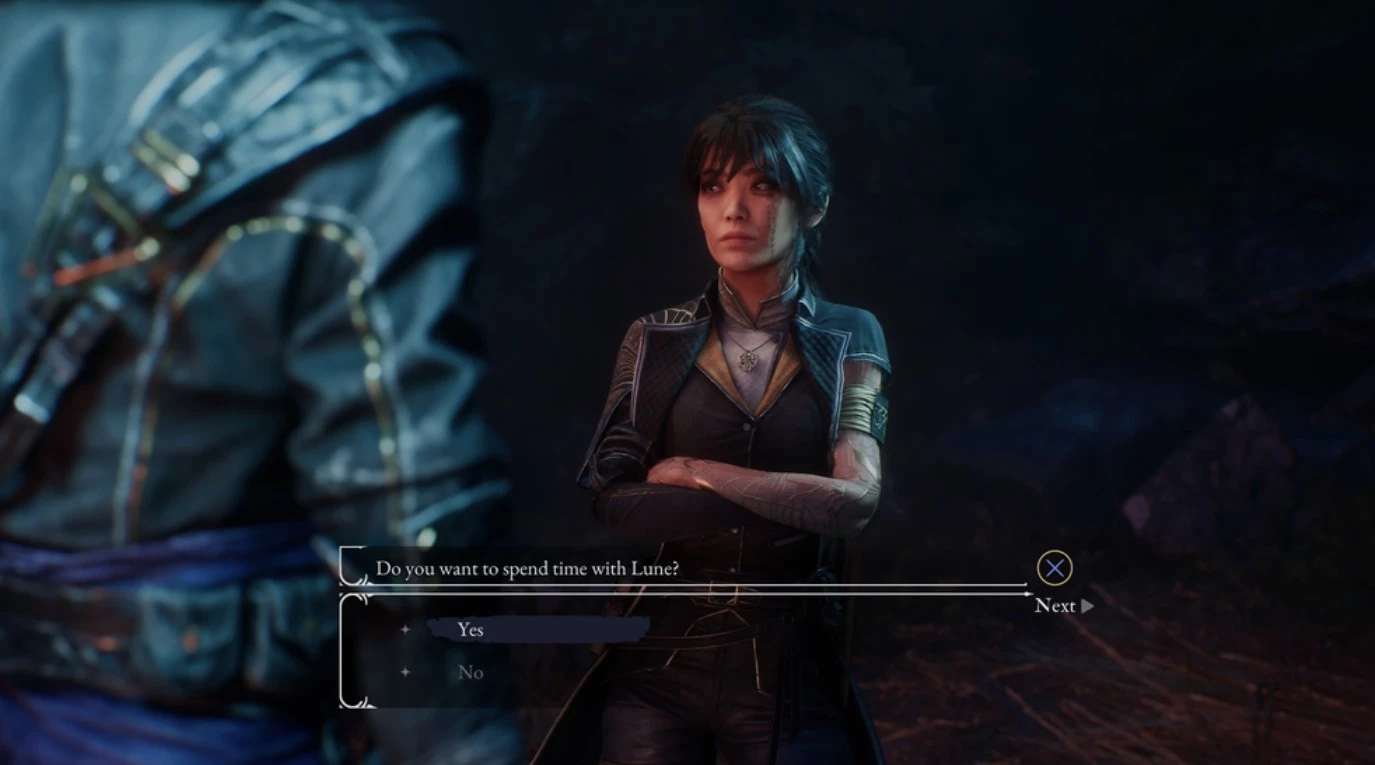Select No to decline spending time
Screen dimensions: 1375x765
coord(471,672)
